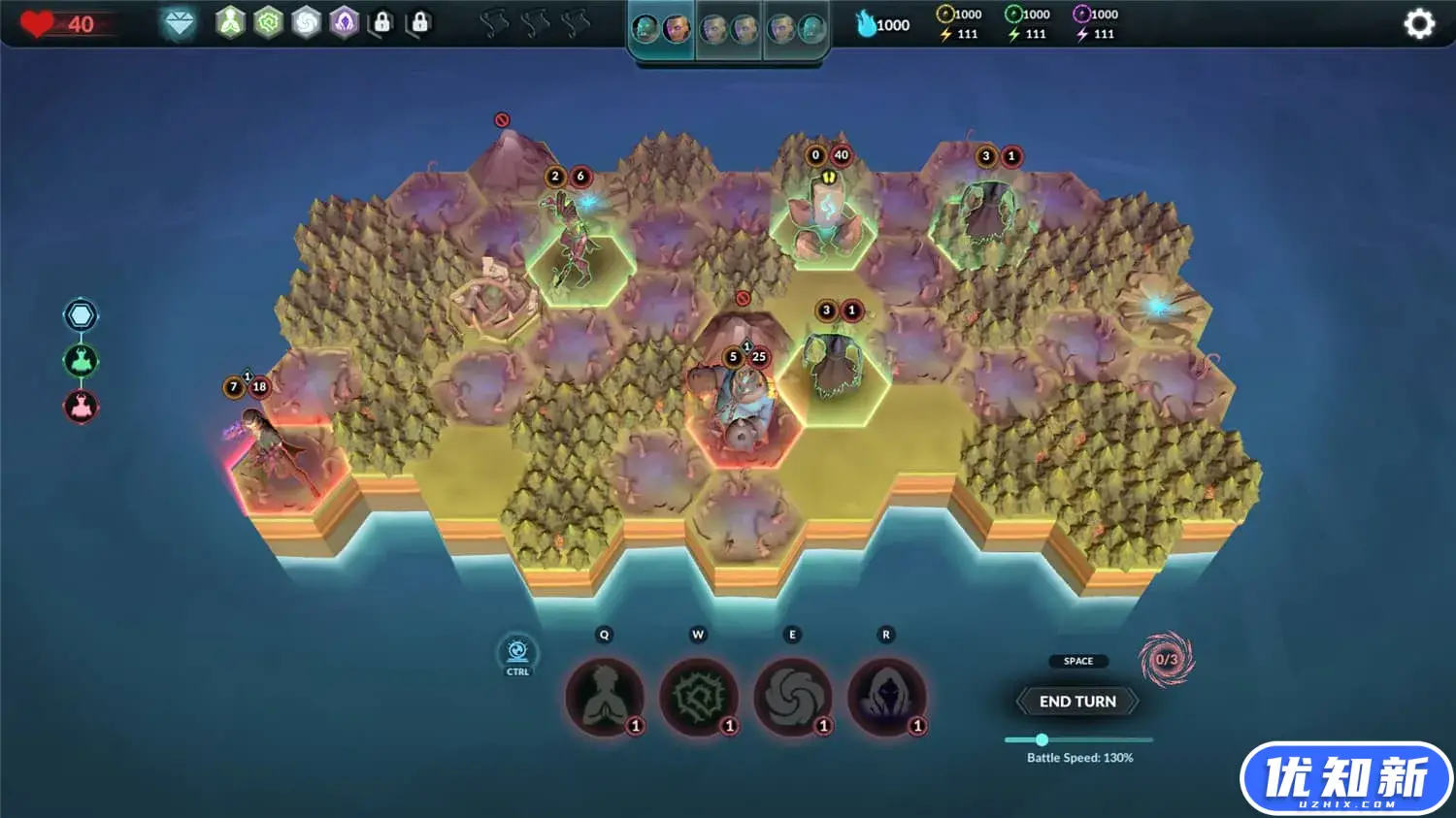Cast the swirling vortex ability
The image size is (1456, 818).
tap(792, 696)
